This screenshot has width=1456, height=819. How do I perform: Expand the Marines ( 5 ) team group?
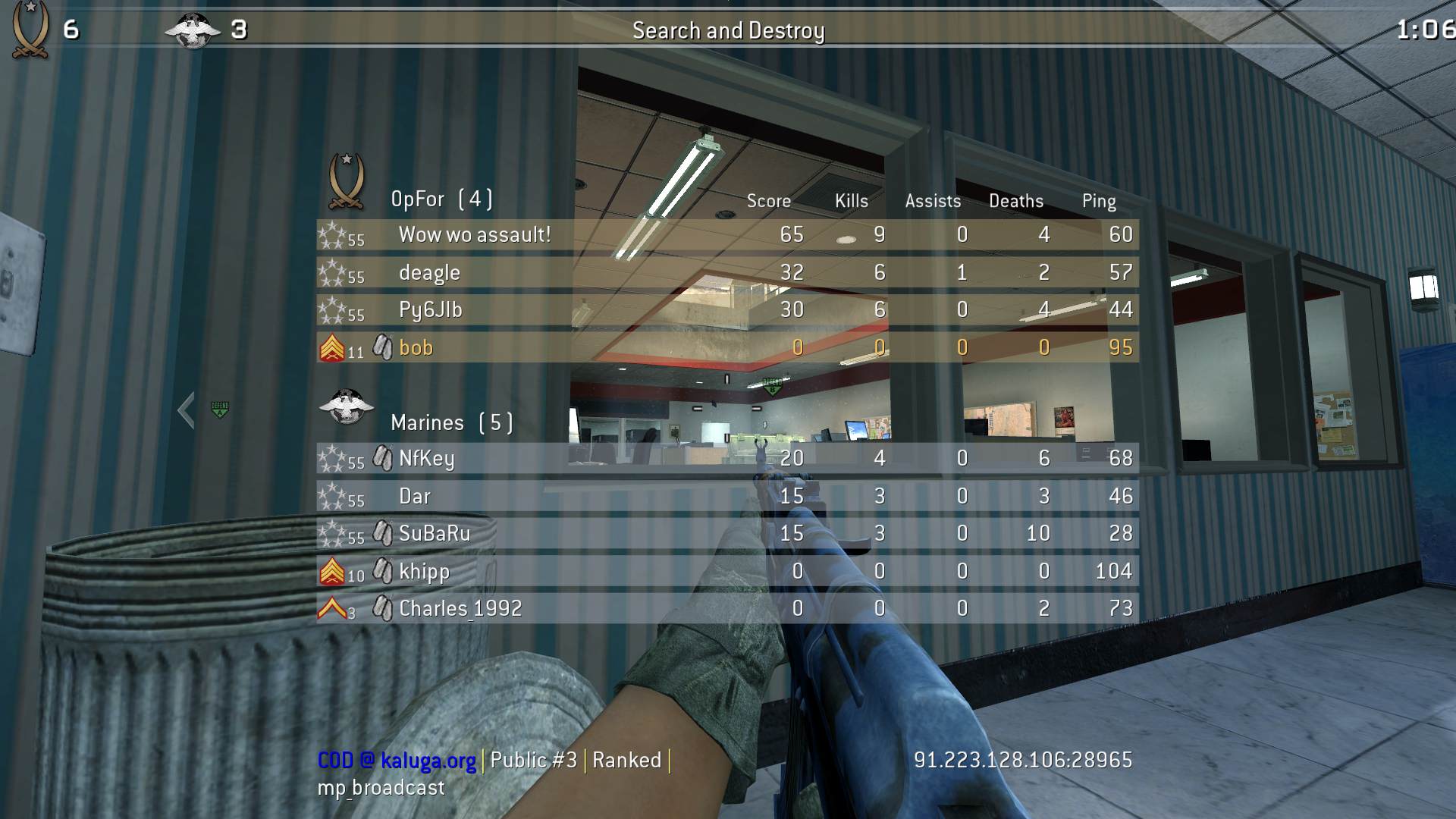tap(452, 422)
